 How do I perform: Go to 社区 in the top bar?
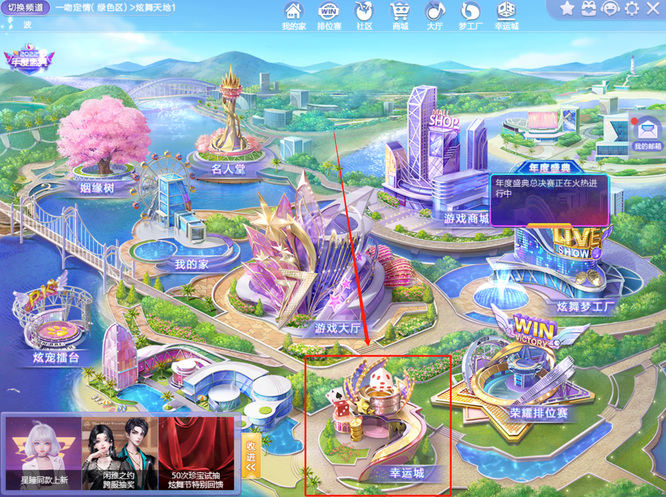364,15
